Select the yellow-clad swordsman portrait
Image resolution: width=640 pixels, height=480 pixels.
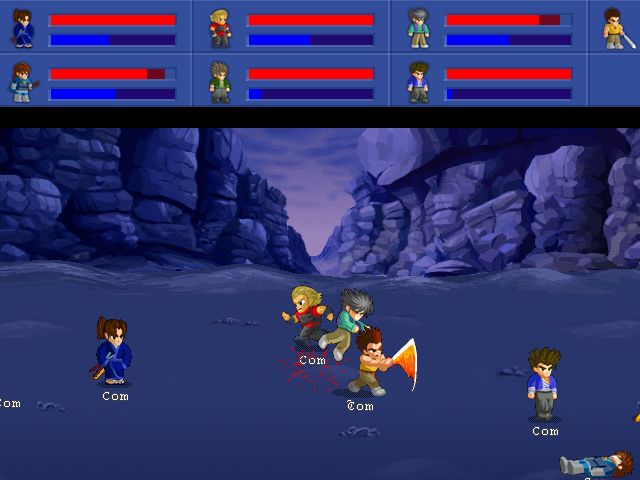[x=614, y=28]
